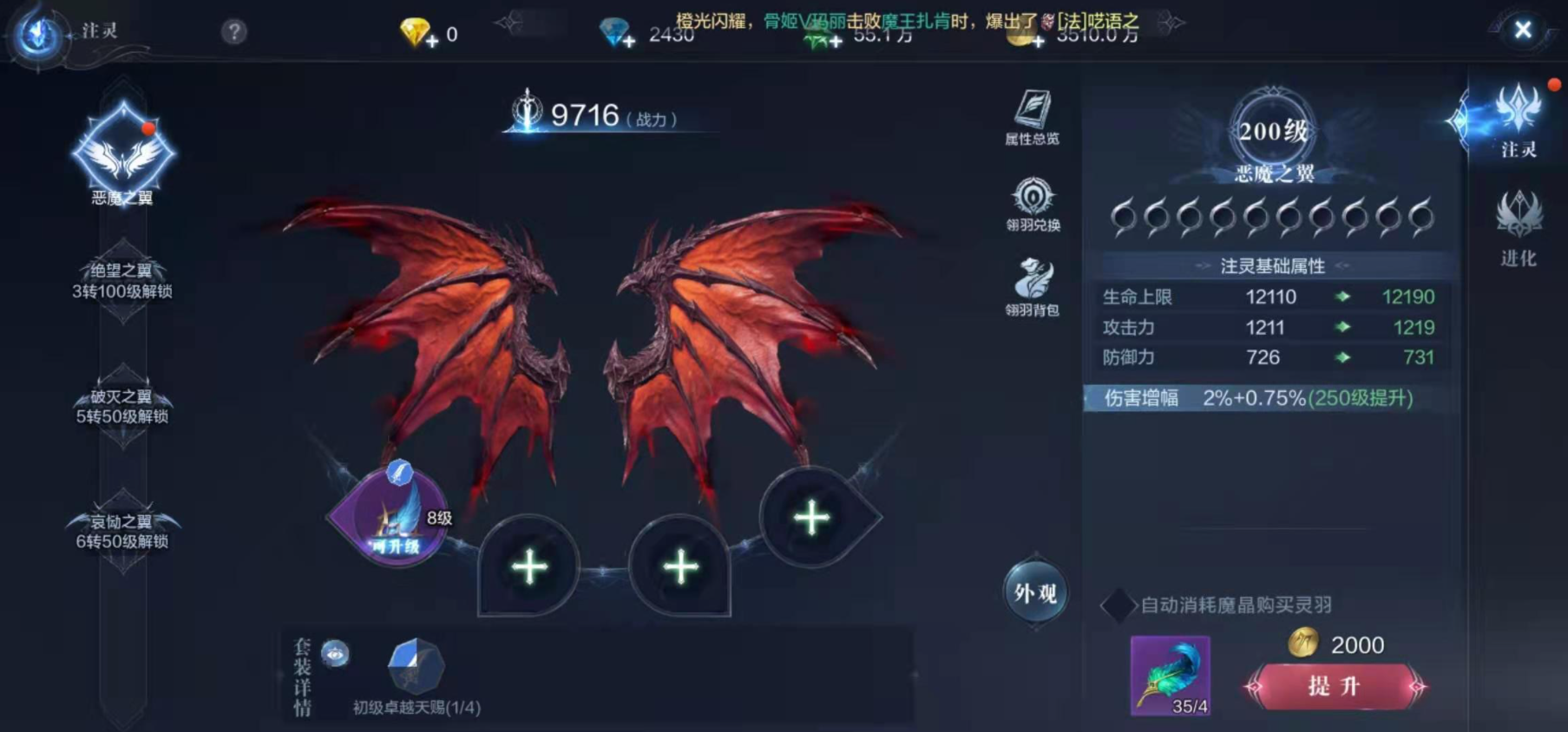The width and height of the screenshot is (1568, 732).
Task: Select the first empty feather slot circle
Action: (x=1125, y=219)
